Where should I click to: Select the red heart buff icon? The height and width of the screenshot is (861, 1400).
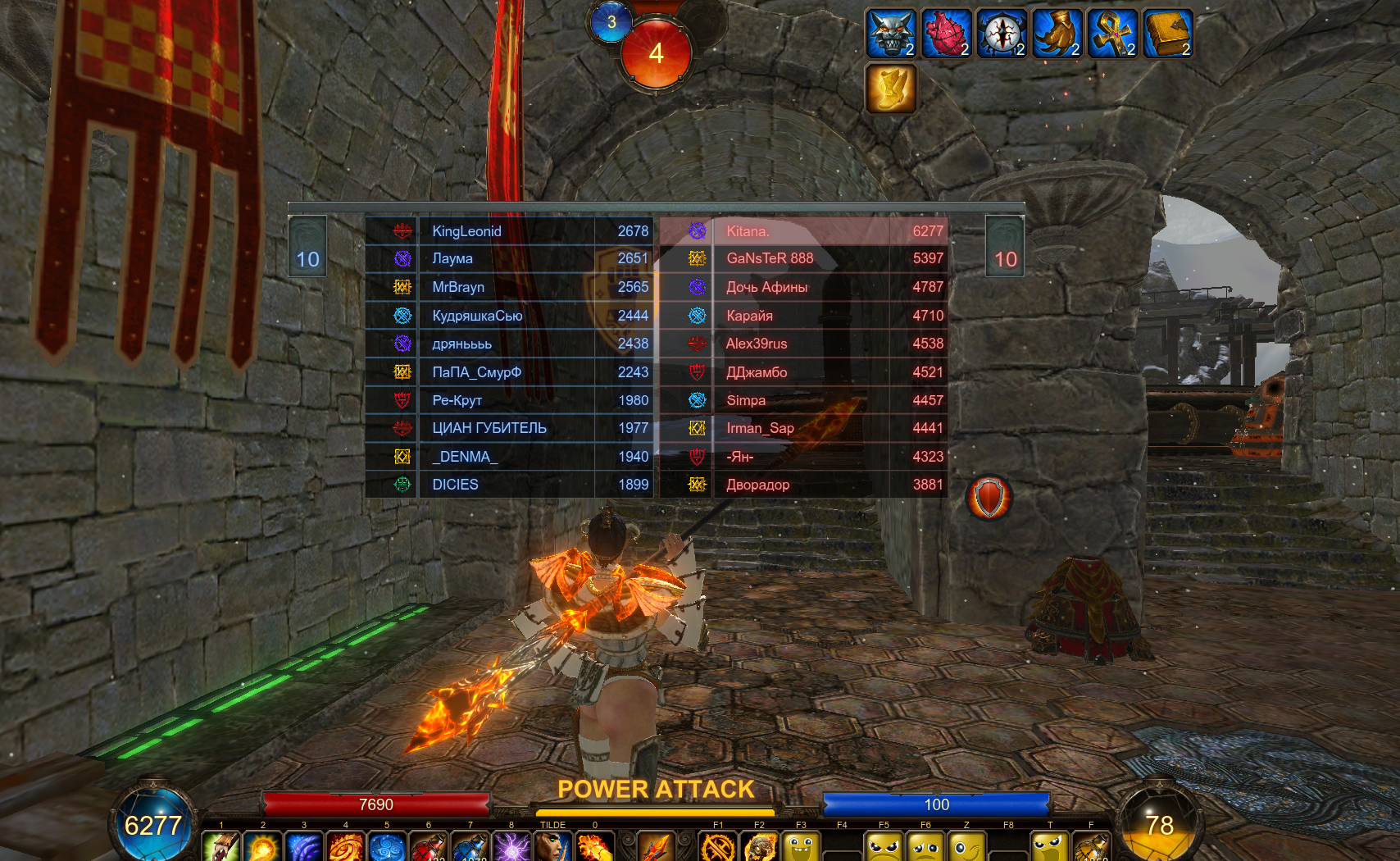click(x=946, y=34)
